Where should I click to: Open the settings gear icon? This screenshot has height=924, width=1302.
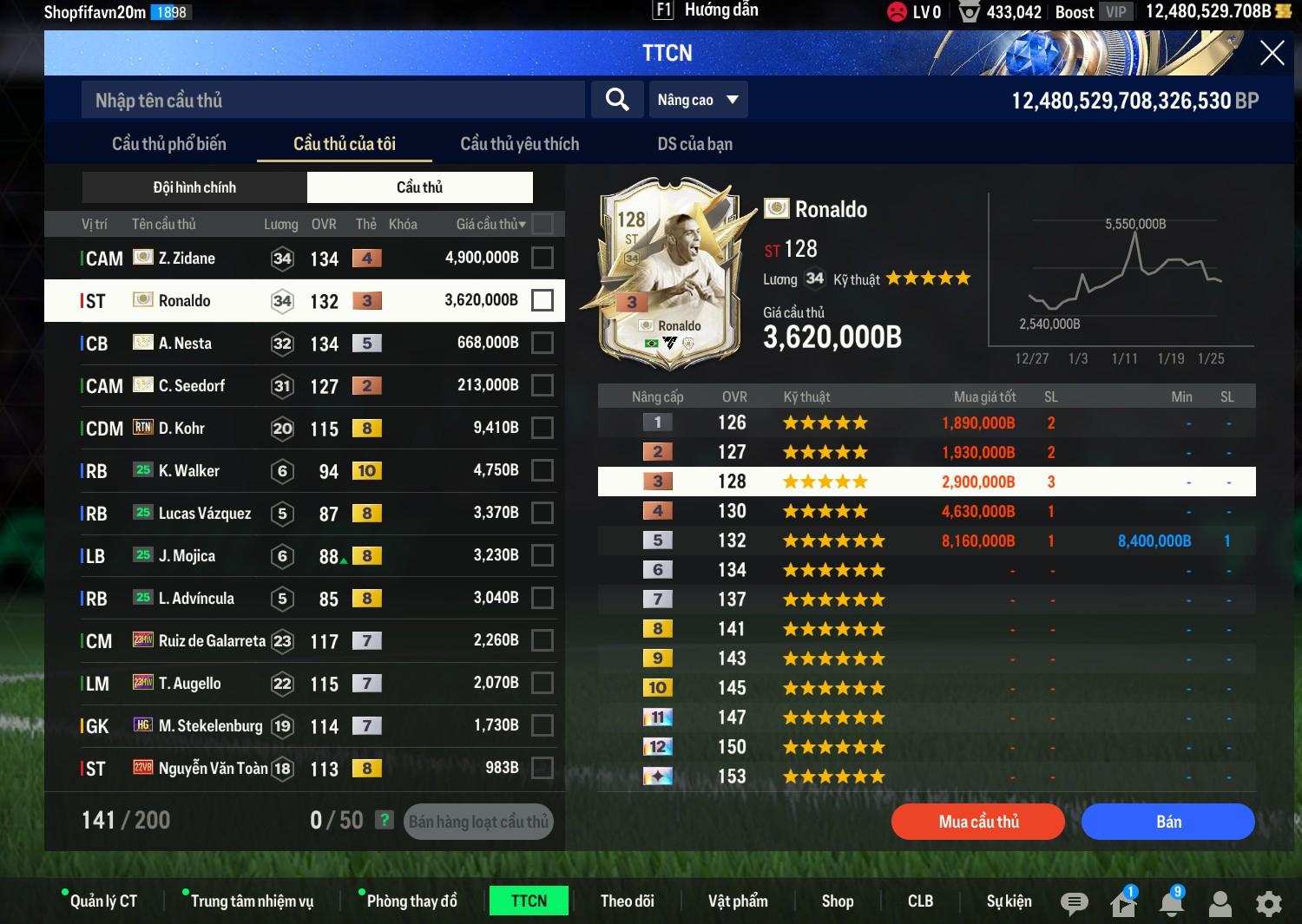click(x=1269, y=904)
